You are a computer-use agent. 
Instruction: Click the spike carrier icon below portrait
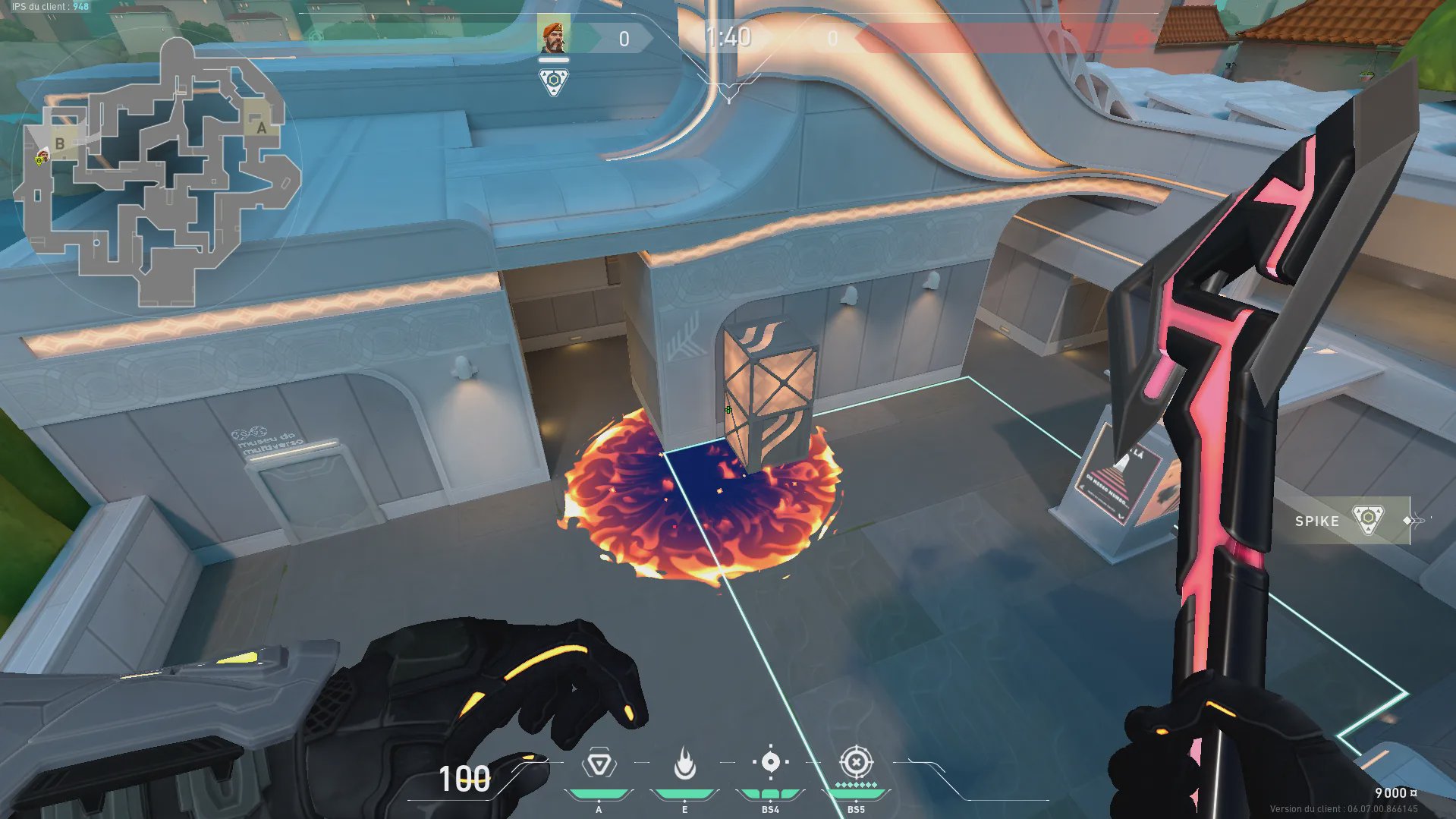click(554, 81)
